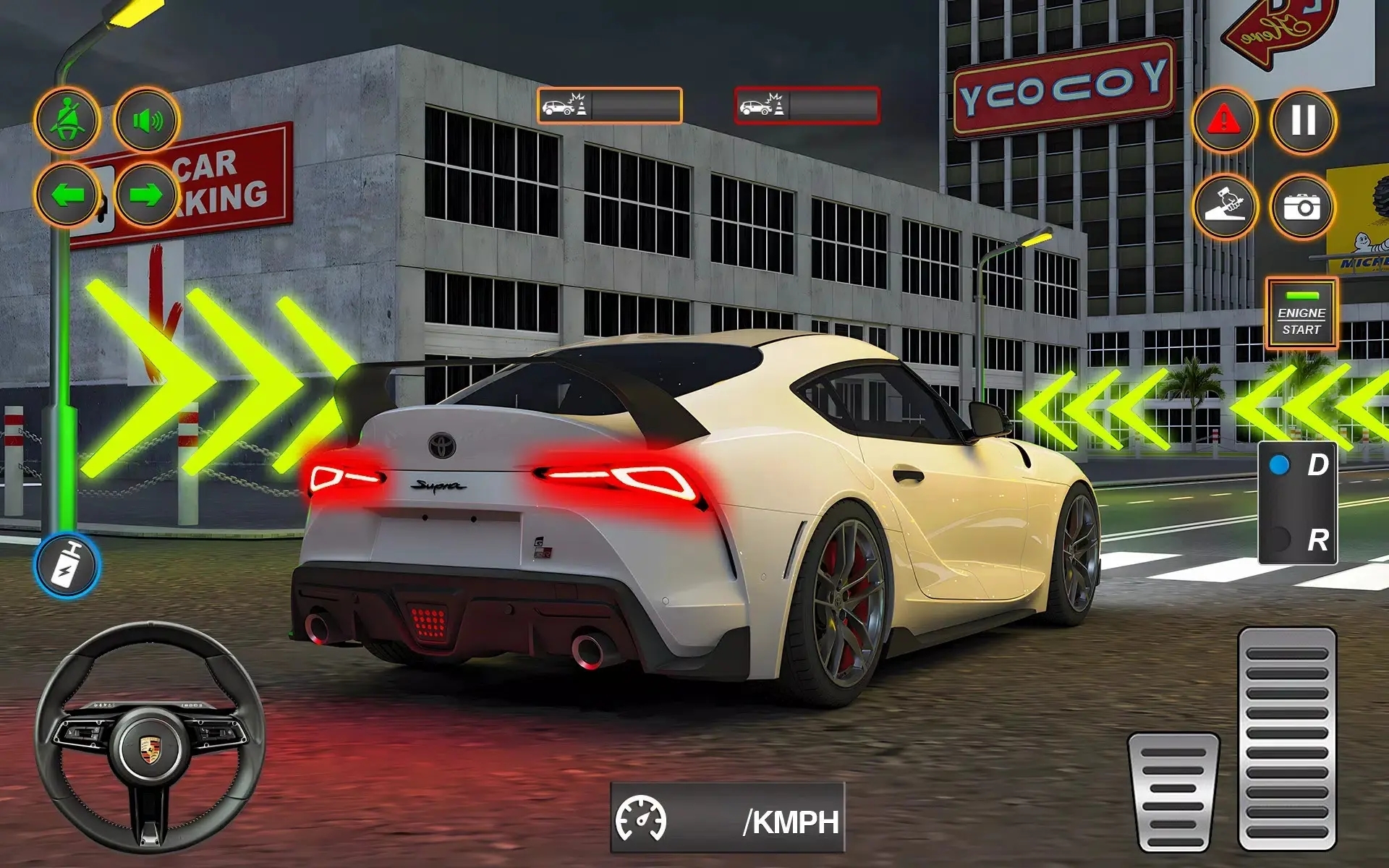Pause the game
Screen dimensions: 1389x868
[x=1303, y=120]
